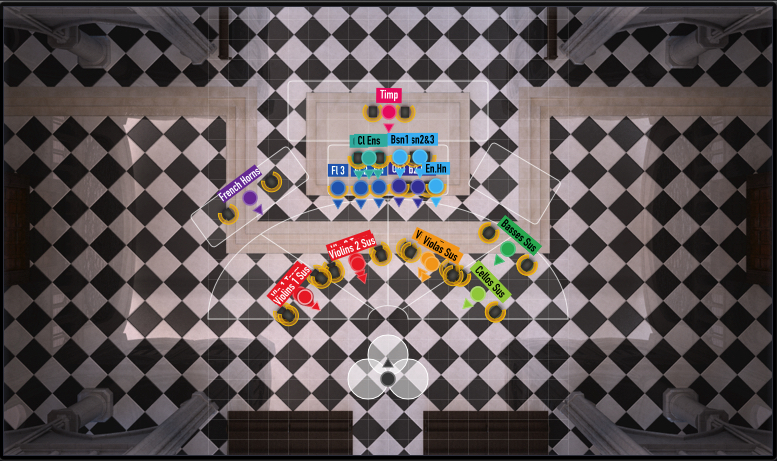777x461 pixels.
Task: Select the Violins 1 Sus marker
Action: tap(305, 296)
